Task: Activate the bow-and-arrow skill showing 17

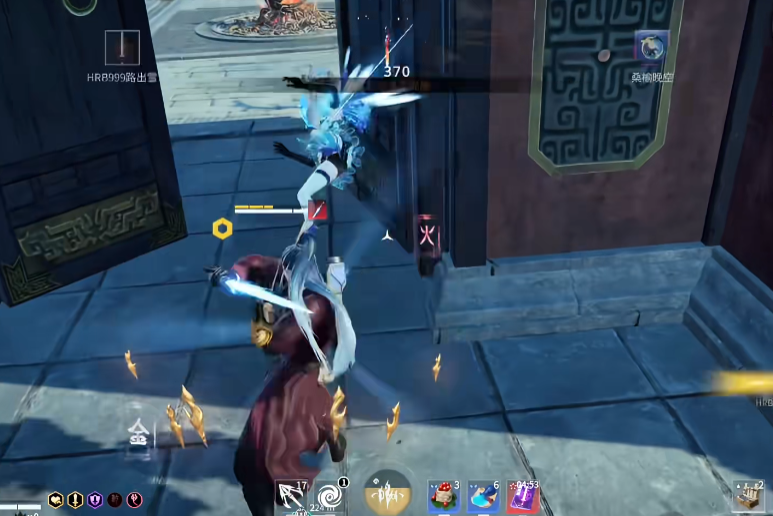Action: click(292, 496)
